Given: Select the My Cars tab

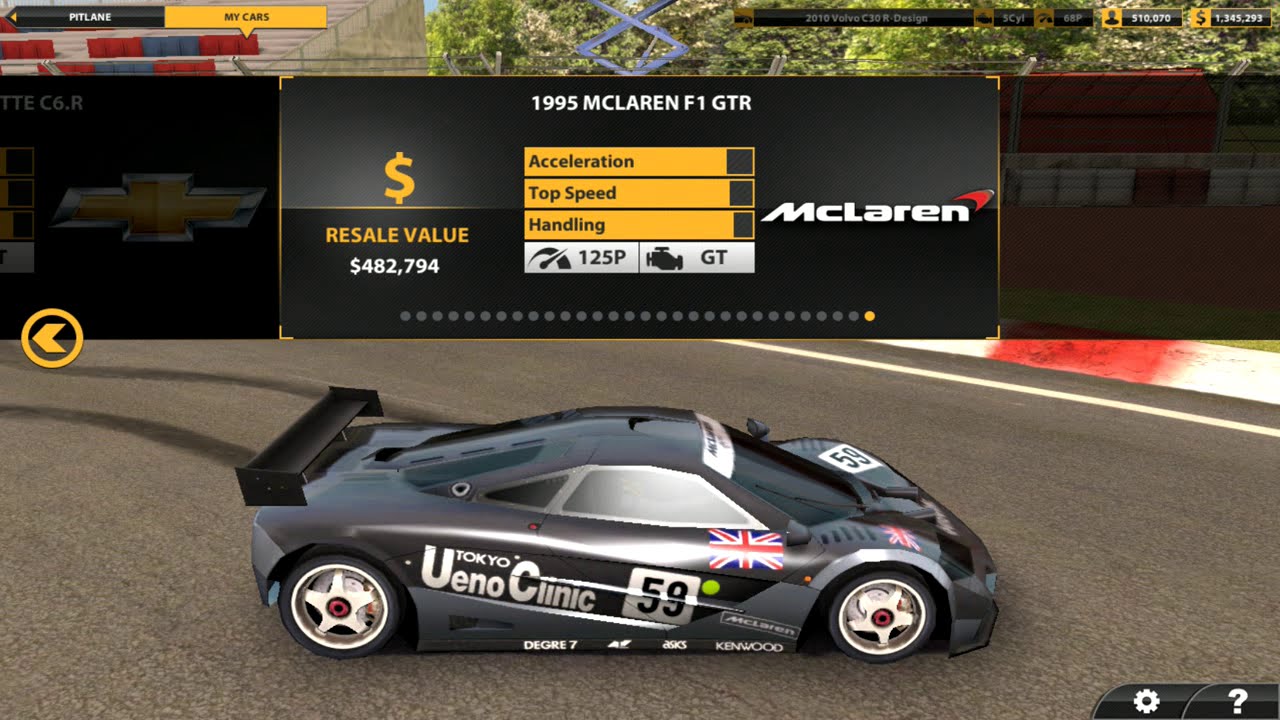Looking at the screenshot, I should [x=246, y=17].
